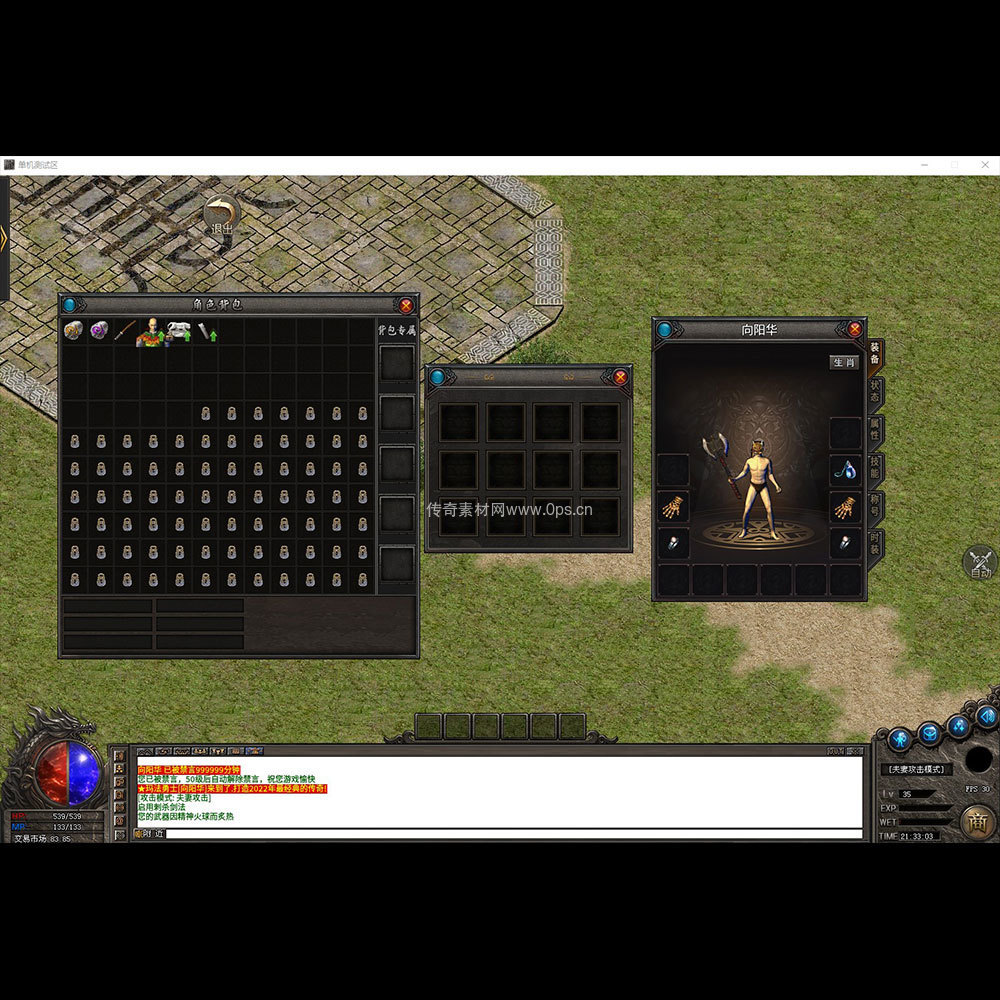
Task: Close the 向阳华 character panel
Action: pyautogui.click(x=855, y=329)
